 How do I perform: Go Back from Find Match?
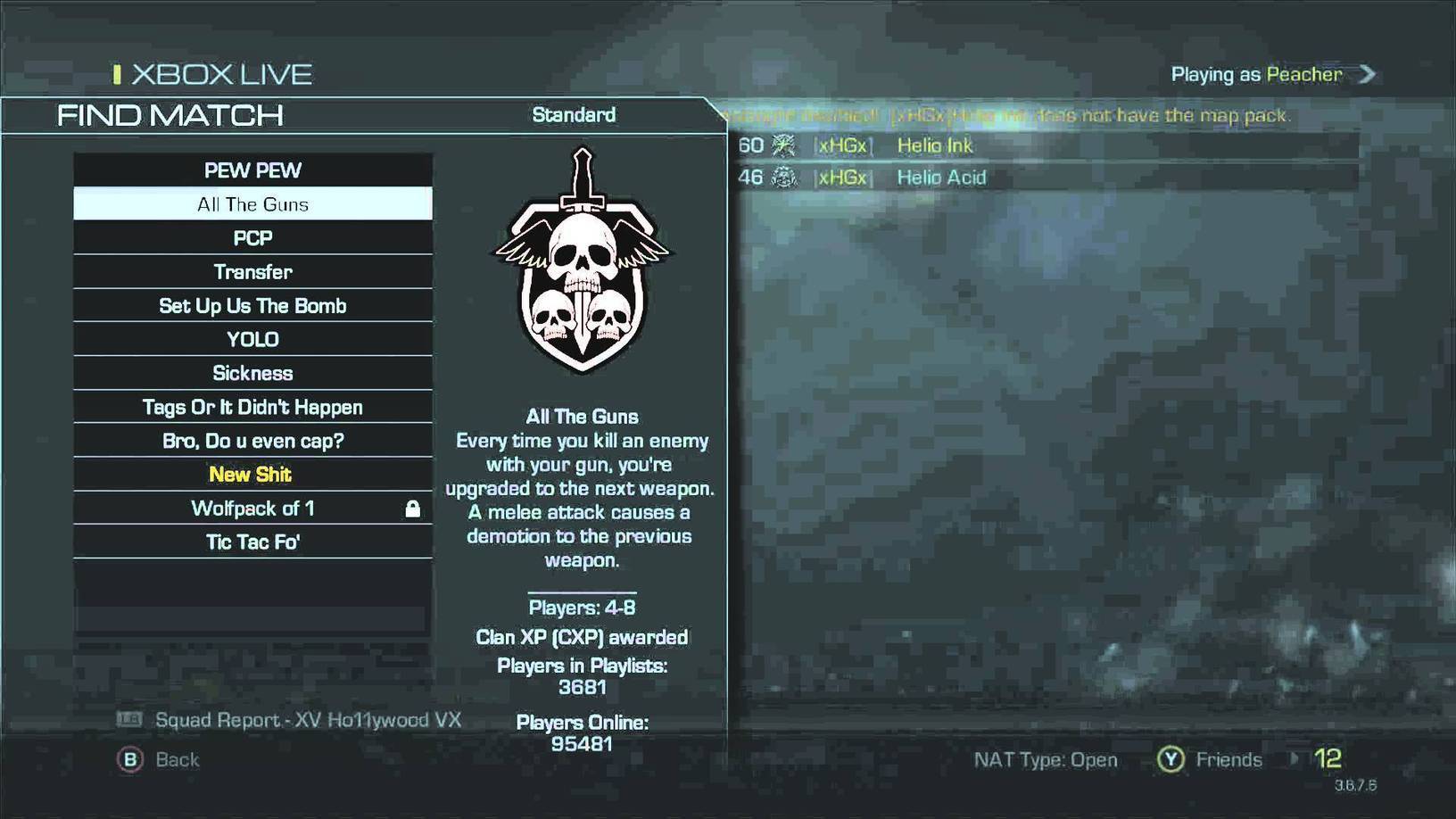[x=159, y=759]
